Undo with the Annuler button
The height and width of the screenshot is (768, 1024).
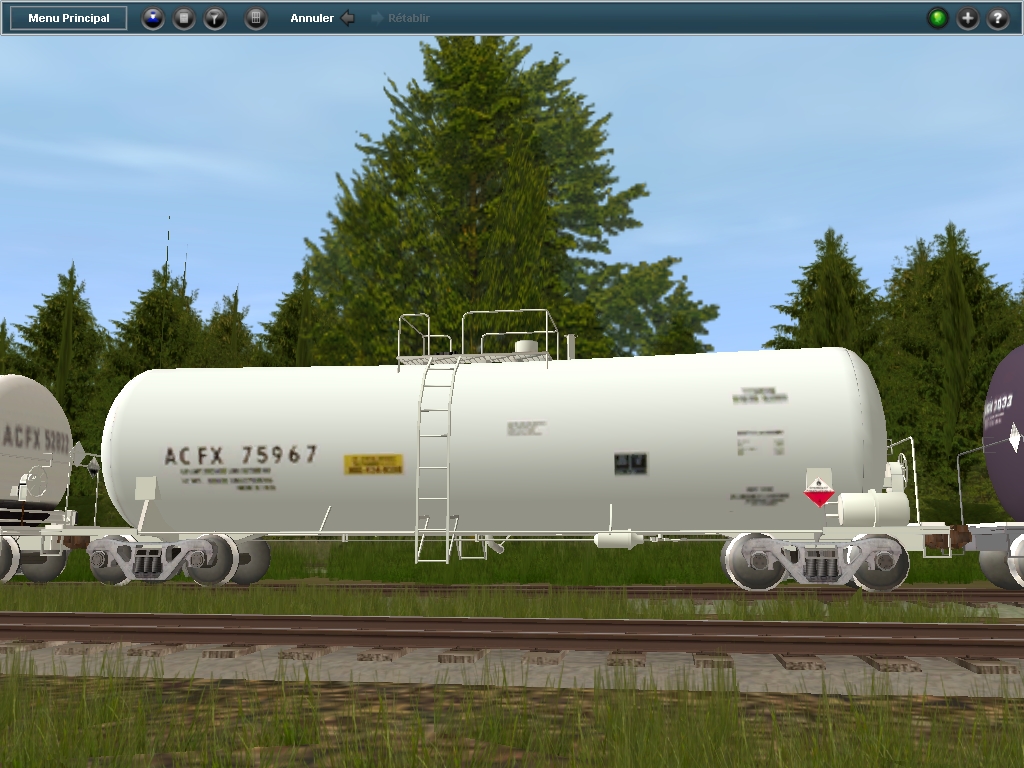tap(322, 18)
